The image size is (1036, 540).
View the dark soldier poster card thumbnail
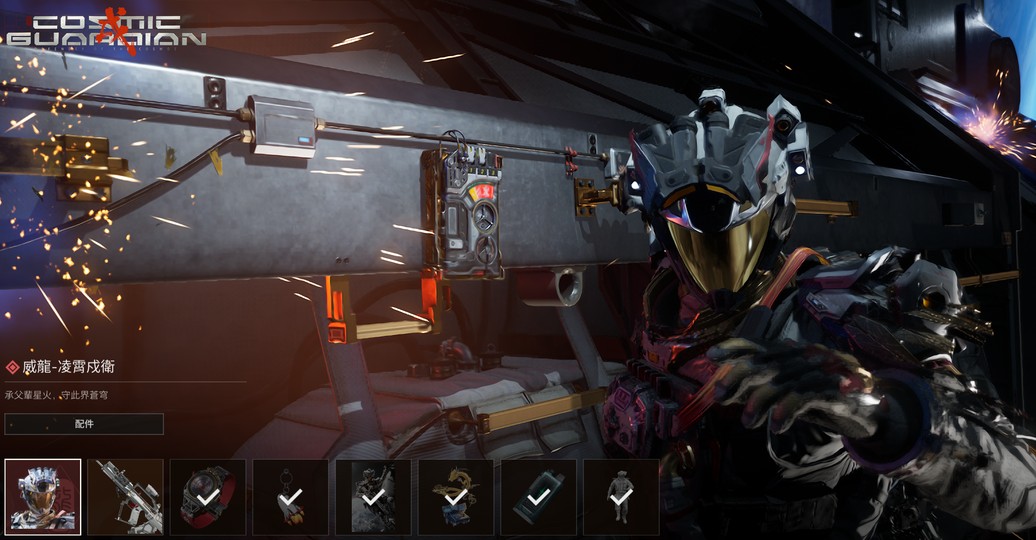pyautogui.click(x=373, y=497)
